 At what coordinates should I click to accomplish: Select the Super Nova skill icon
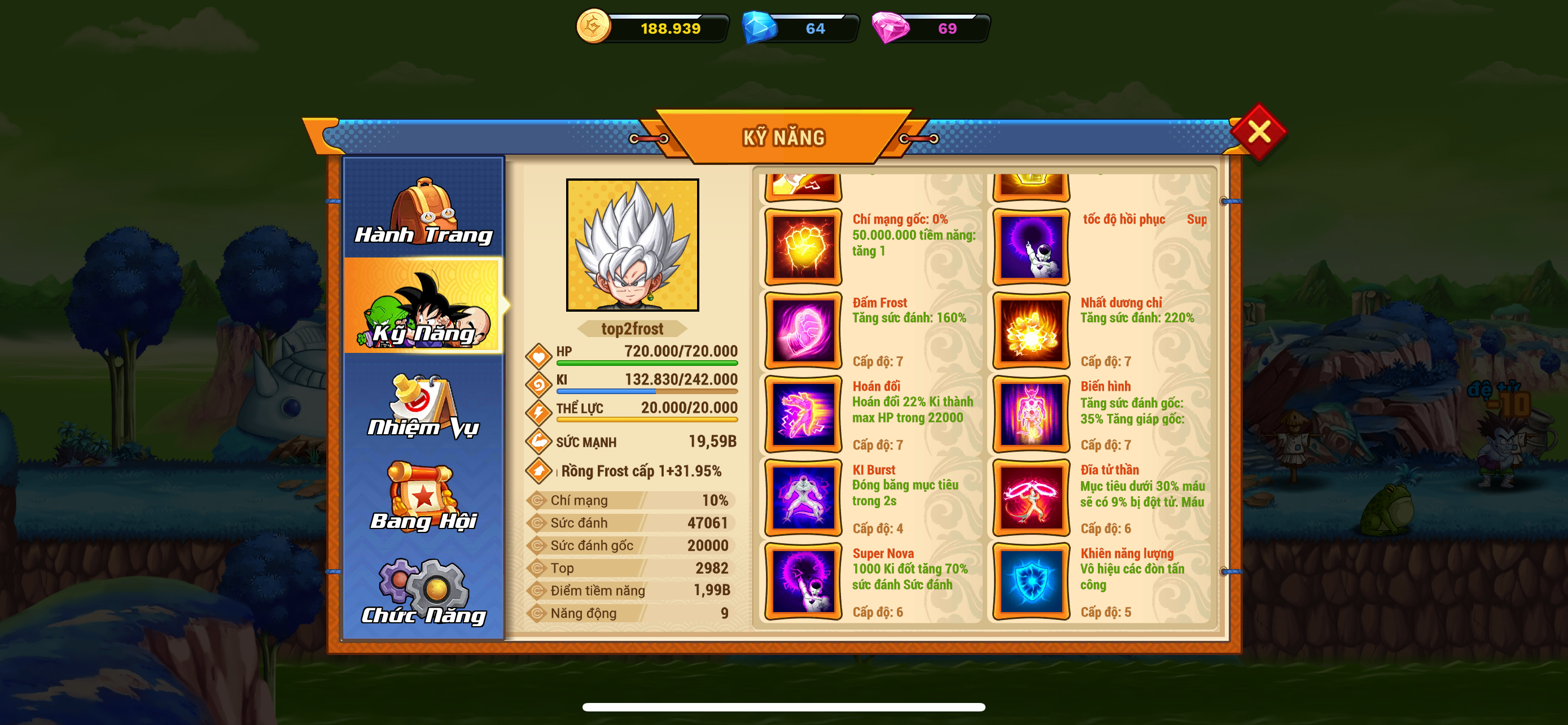(x=803, y=580)
